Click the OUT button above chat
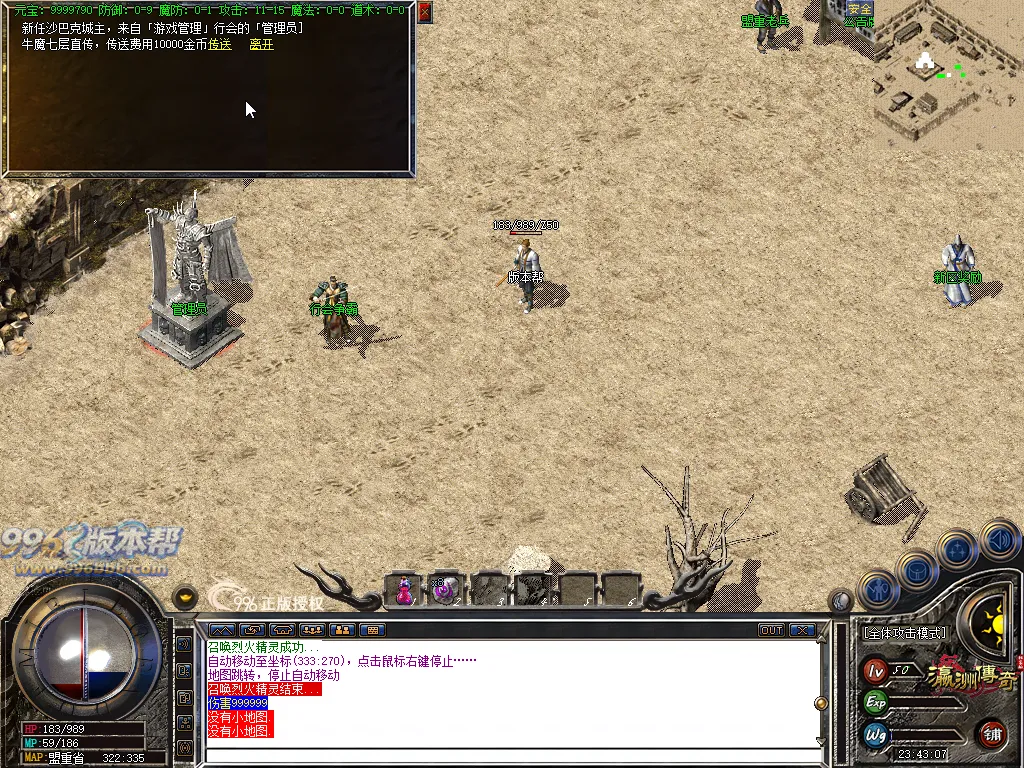The image size is (1024, 768). (x=771, y=630)
